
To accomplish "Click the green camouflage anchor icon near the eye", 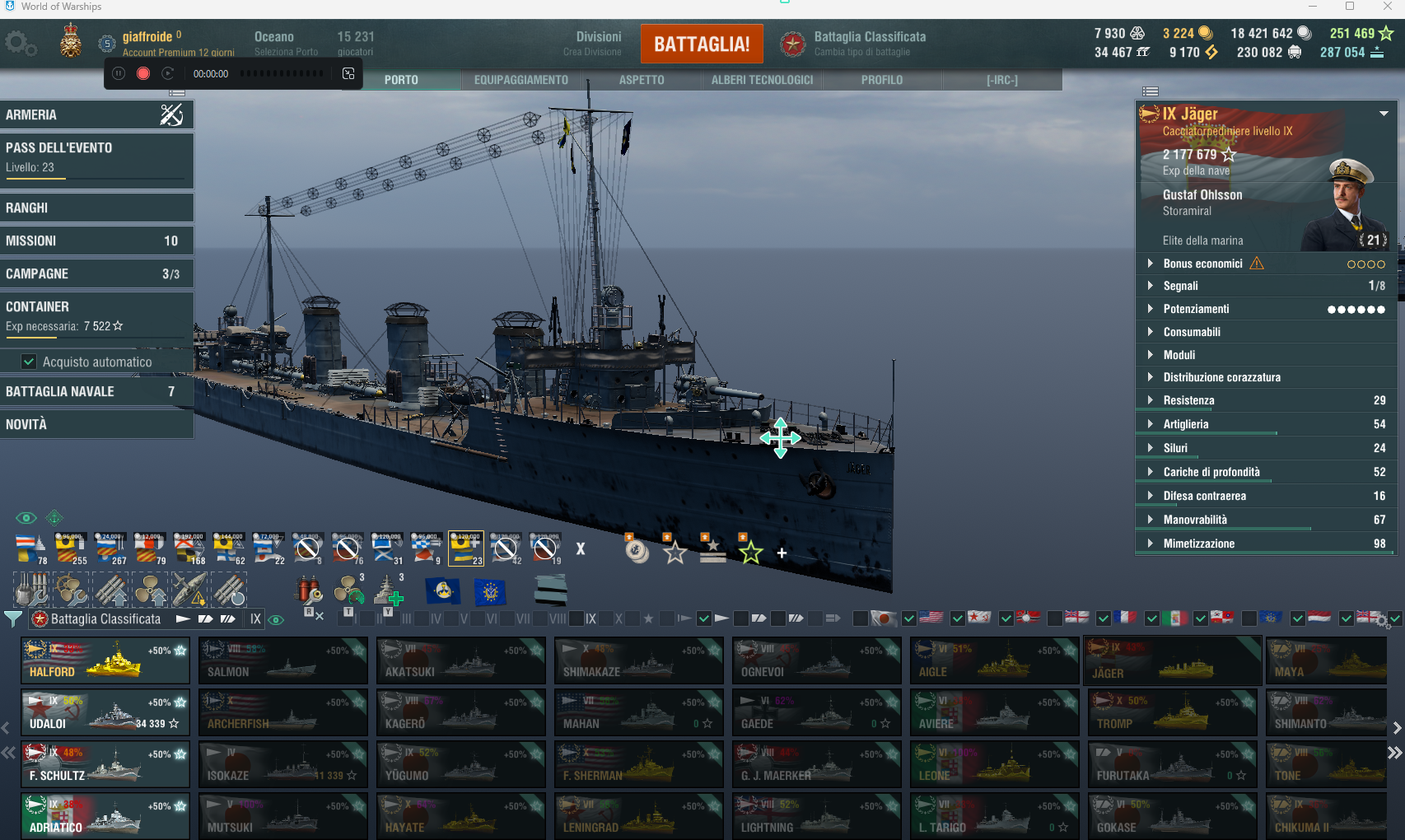I will [x=54, y=517].
